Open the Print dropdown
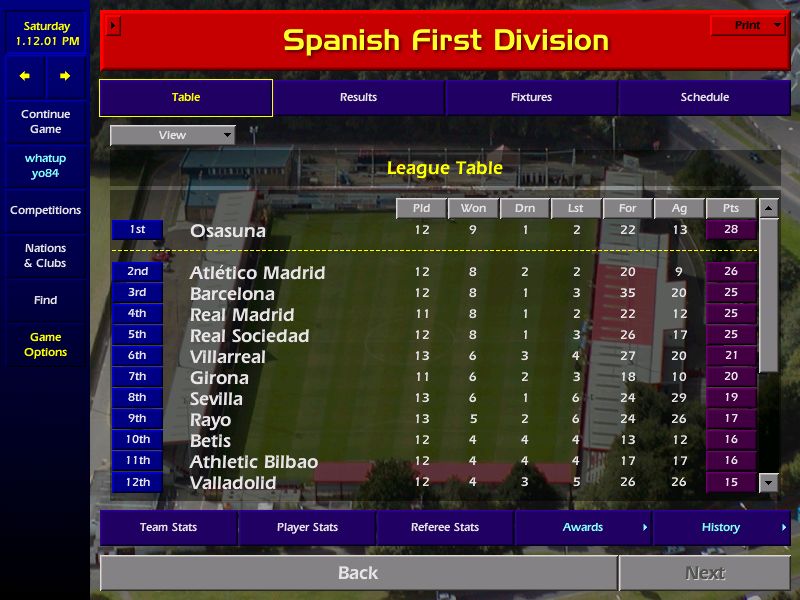Image resolution: width=800 pixels, height=600 pixels. pos(748,25)
